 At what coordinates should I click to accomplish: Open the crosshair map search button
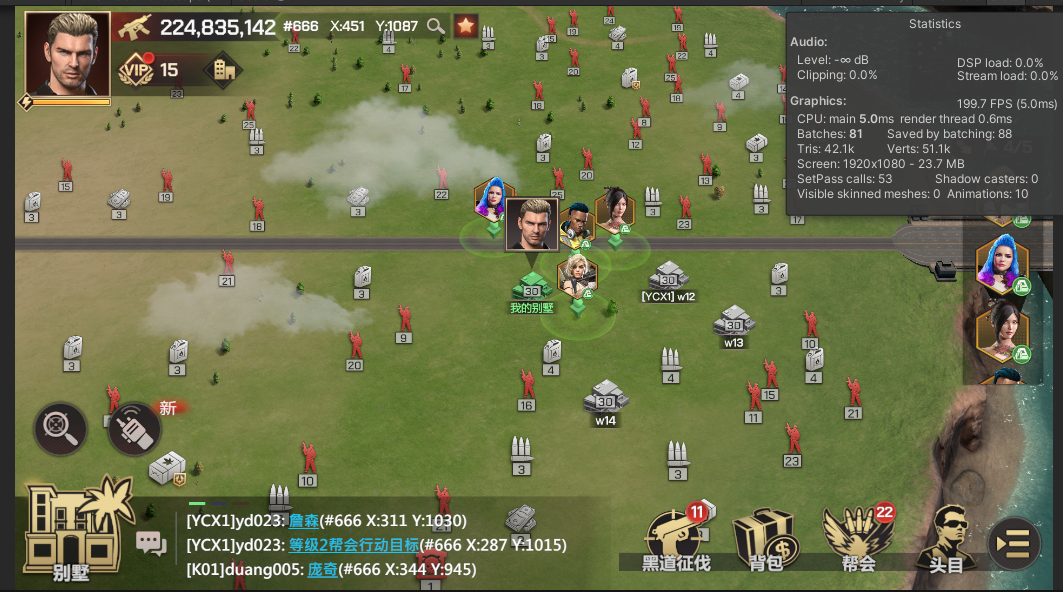pyautogui.click(x=60, y=429)
